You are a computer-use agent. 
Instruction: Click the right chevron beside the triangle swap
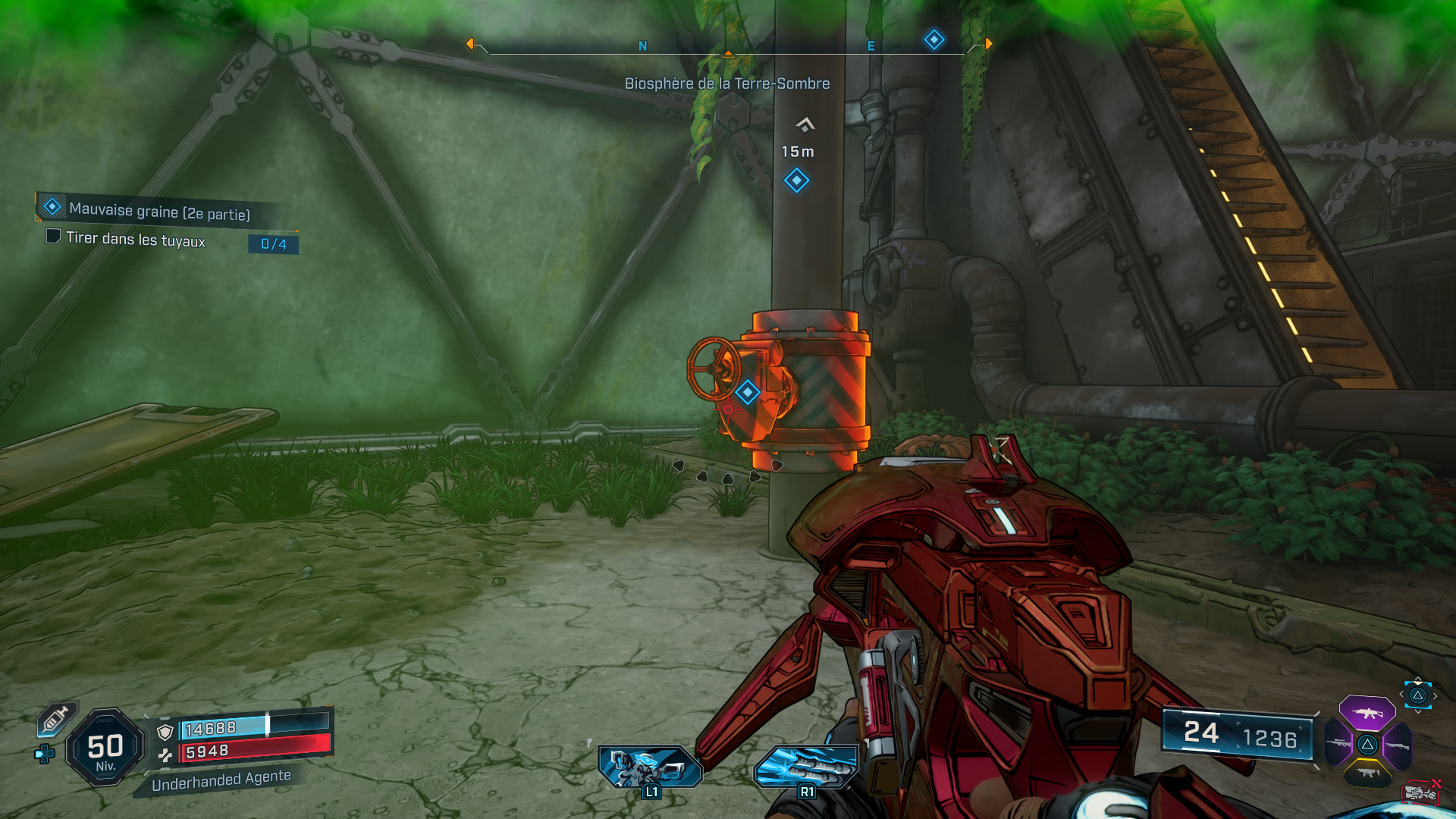click(x=1435, y=696)
